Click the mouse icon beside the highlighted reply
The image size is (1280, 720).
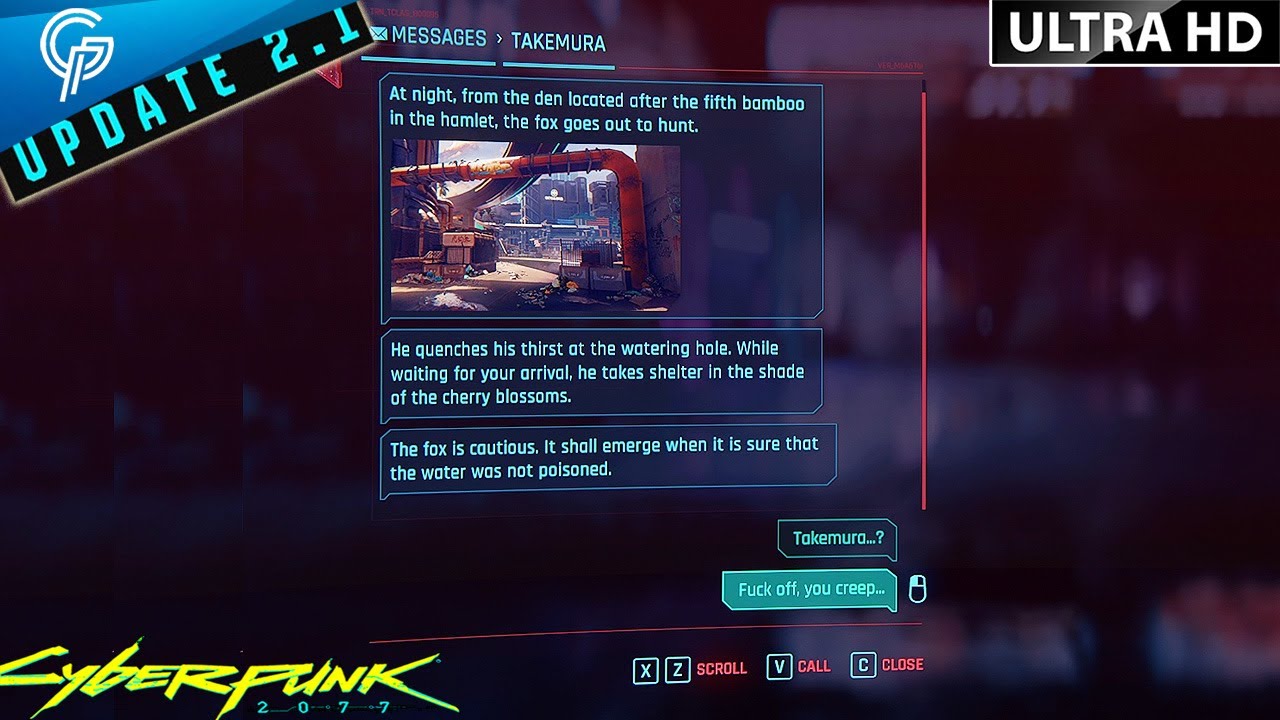(917, 588)
